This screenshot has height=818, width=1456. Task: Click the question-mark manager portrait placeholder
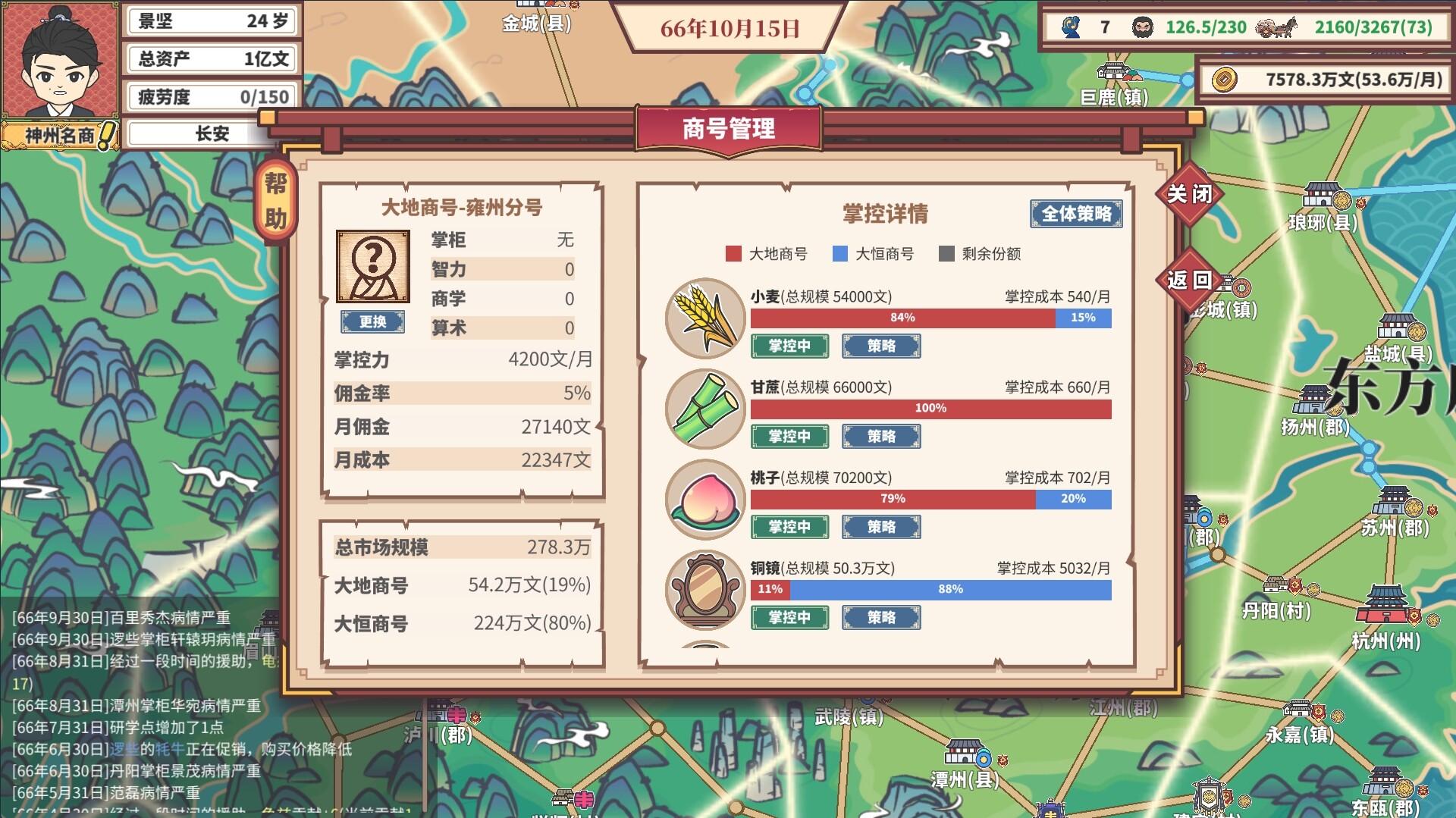coord(372,267)
